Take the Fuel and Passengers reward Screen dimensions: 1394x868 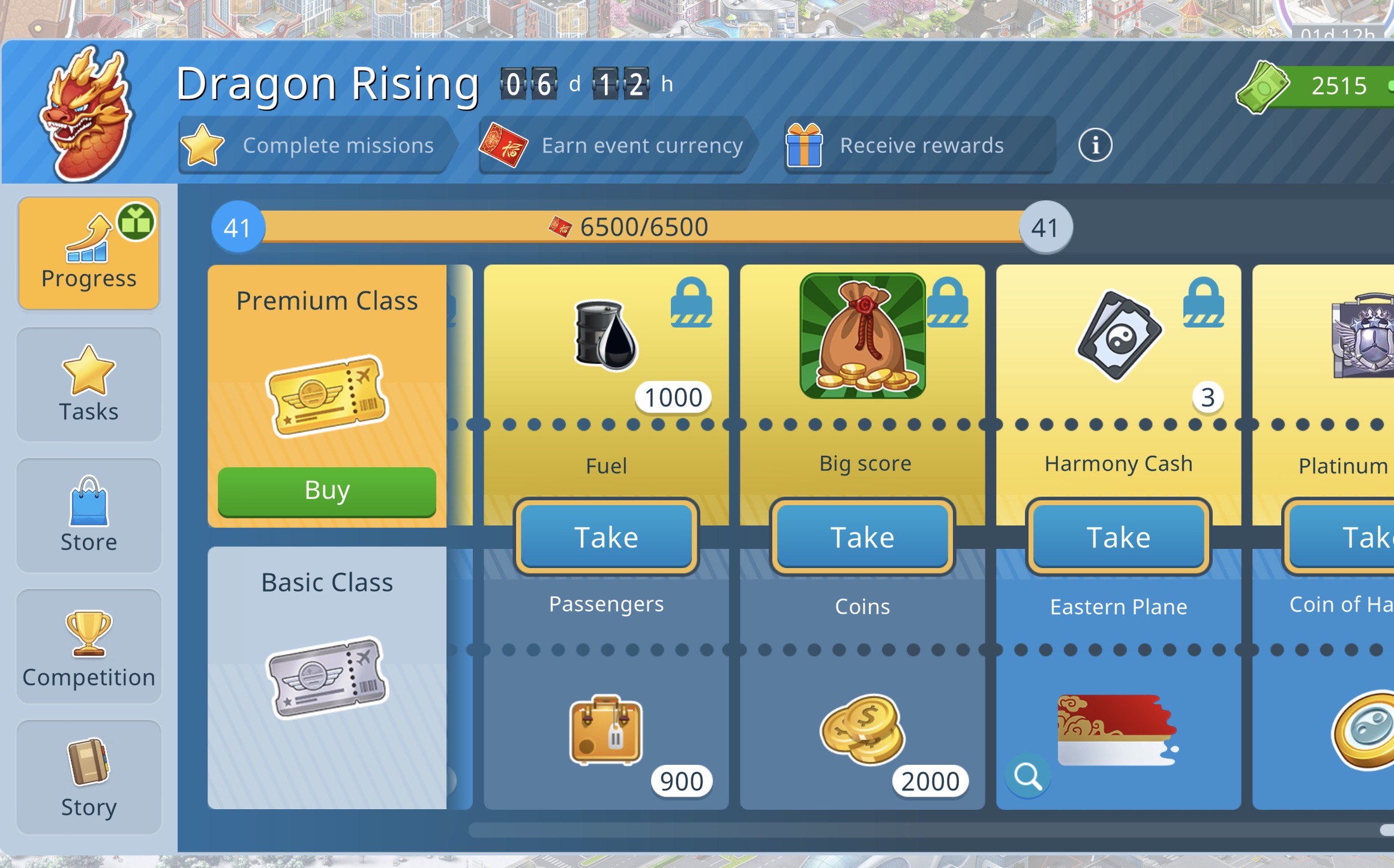pyautogui.click(x=606, y=536)
